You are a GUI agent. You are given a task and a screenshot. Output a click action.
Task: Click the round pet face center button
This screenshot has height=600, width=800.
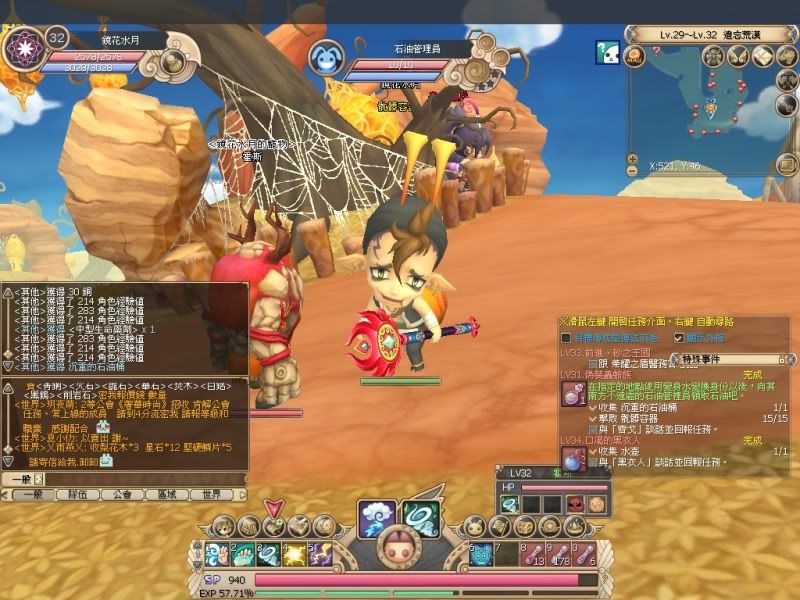tap(400, 549)
